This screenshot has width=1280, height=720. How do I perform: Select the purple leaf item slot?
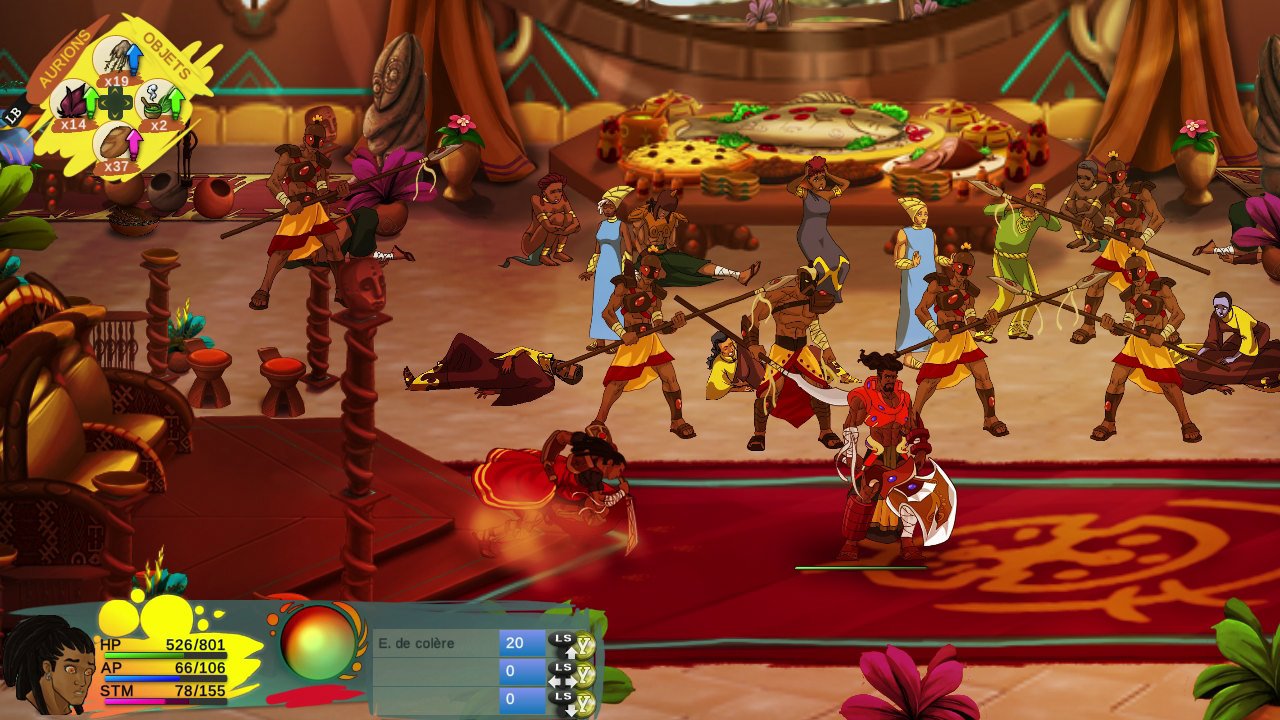74,101
